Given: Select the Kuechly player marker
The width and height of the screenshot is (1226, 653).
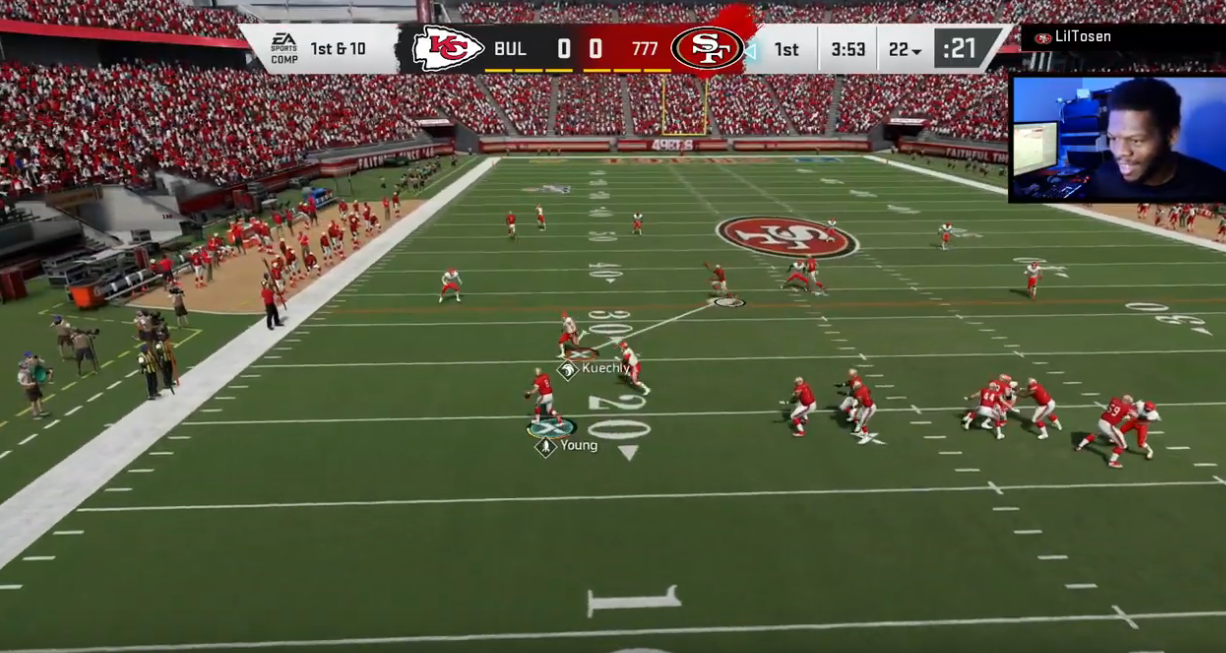Looking at the screenshot, I should pyautogui.click(x=568, y=370).
